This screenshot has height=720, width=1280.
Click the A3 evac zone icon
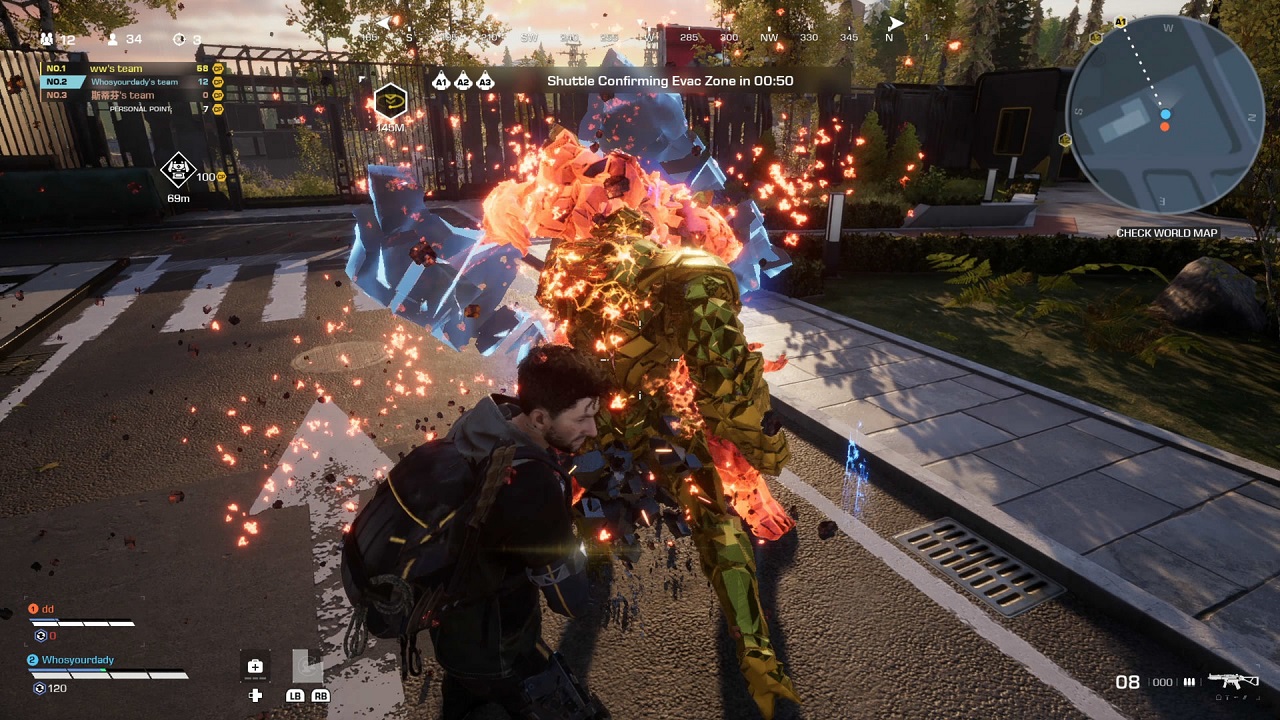(485, 82)
